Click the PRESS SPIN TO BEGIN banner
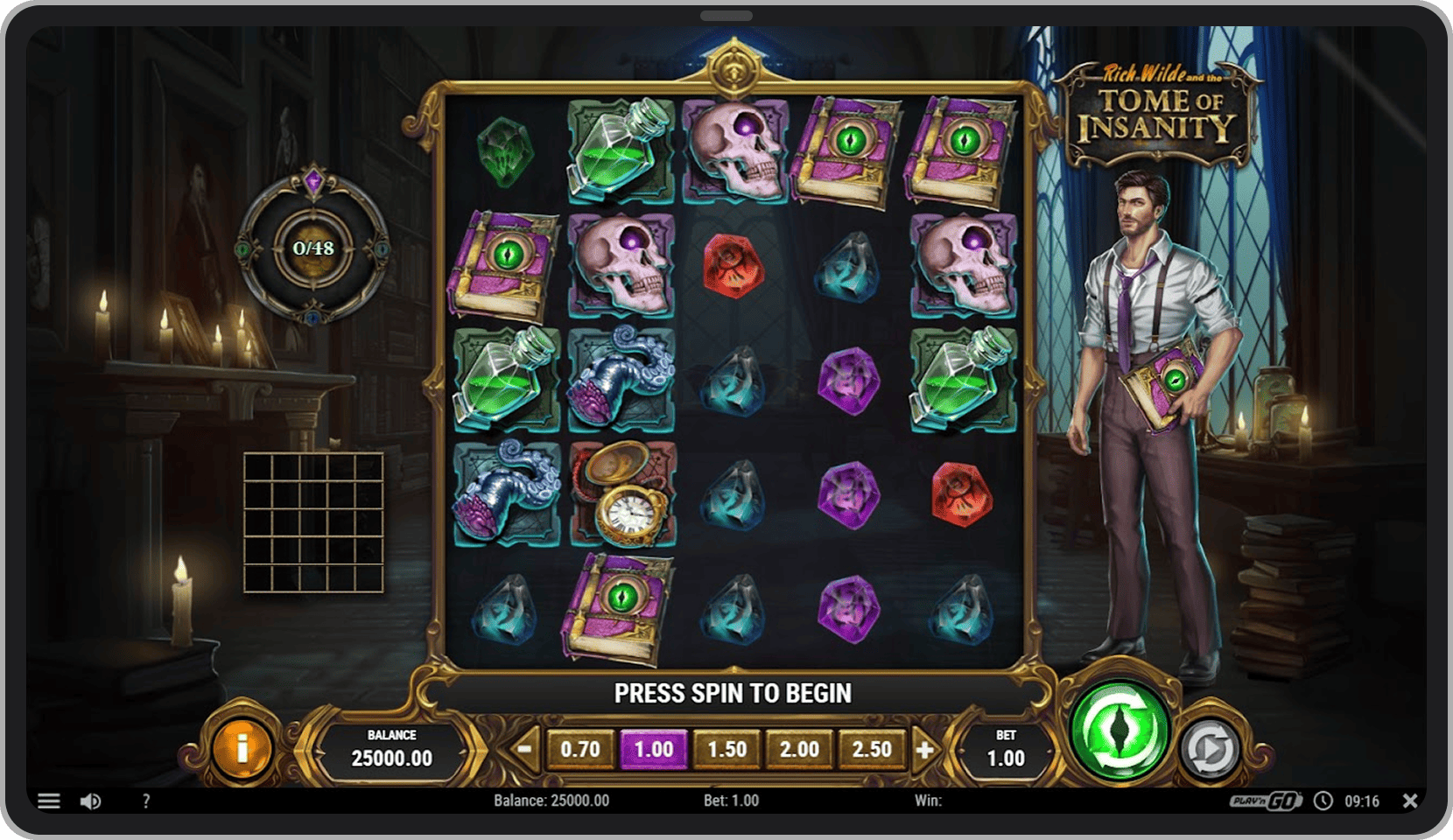Image resolution: width=1453 pixels, height=840 pixels. pyautogui.click(x=734, y=692)
